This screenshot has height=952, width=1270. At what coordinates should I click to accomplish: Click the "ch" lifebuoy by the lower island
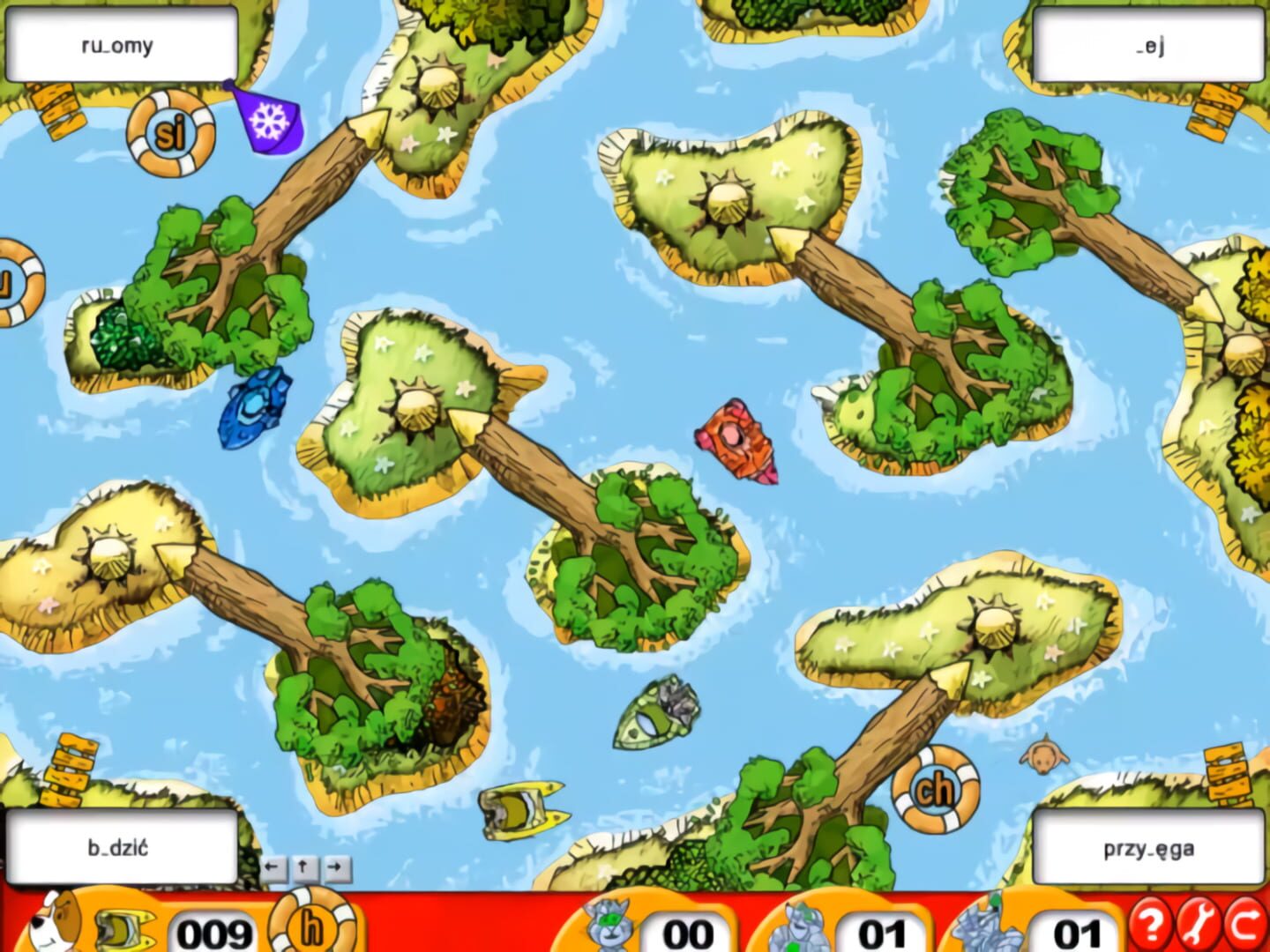935,792
